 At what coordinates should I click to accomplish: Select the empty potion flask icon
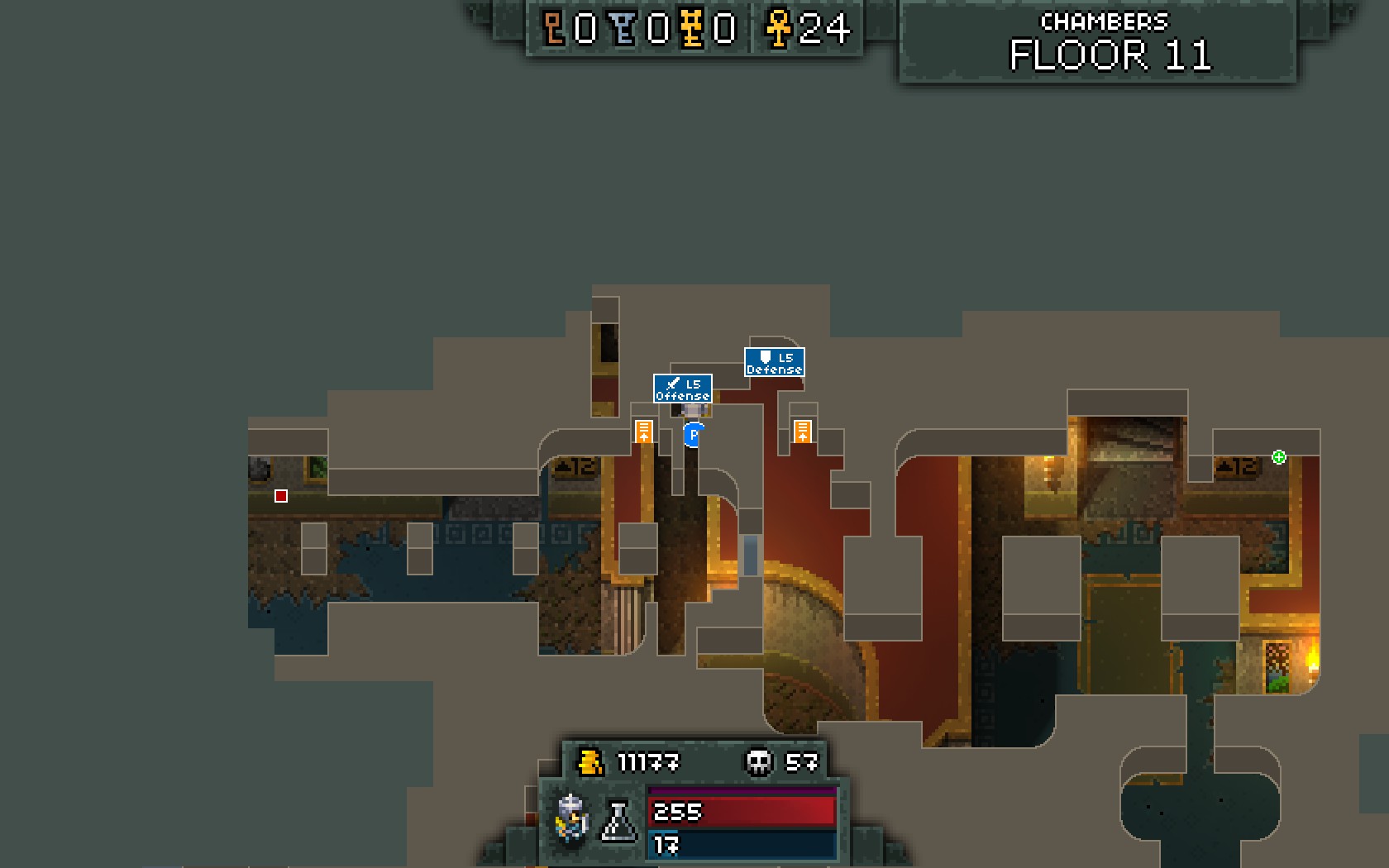(618, 821)
